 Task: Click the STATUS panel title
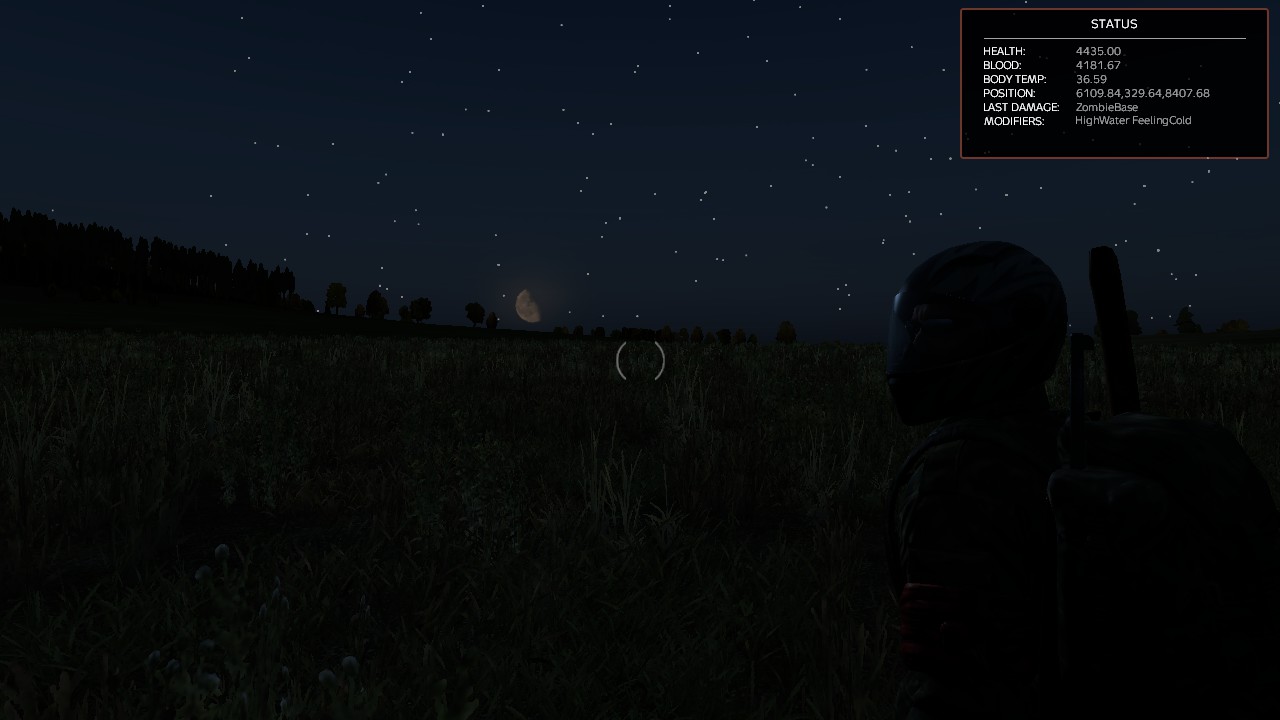(1113, 24)
